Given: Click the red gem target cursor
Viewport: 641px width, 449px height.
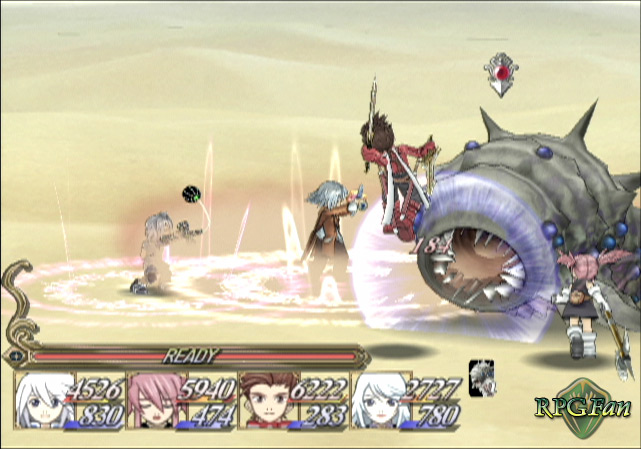Looking at the screenshot, I should tap(500, 74).
